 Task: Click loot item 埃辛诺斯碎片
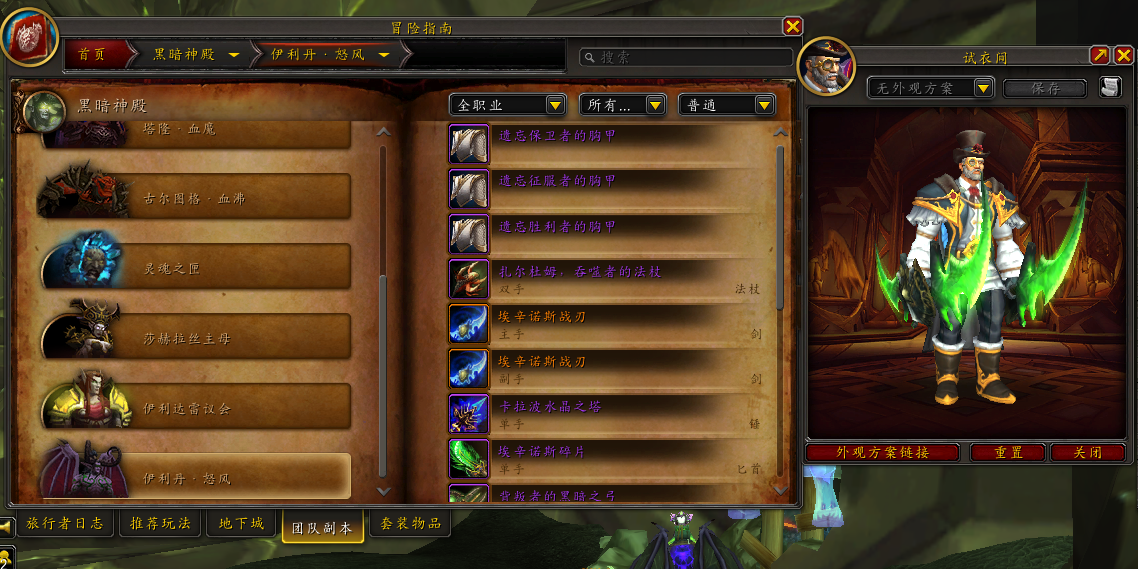click(542, 452)
